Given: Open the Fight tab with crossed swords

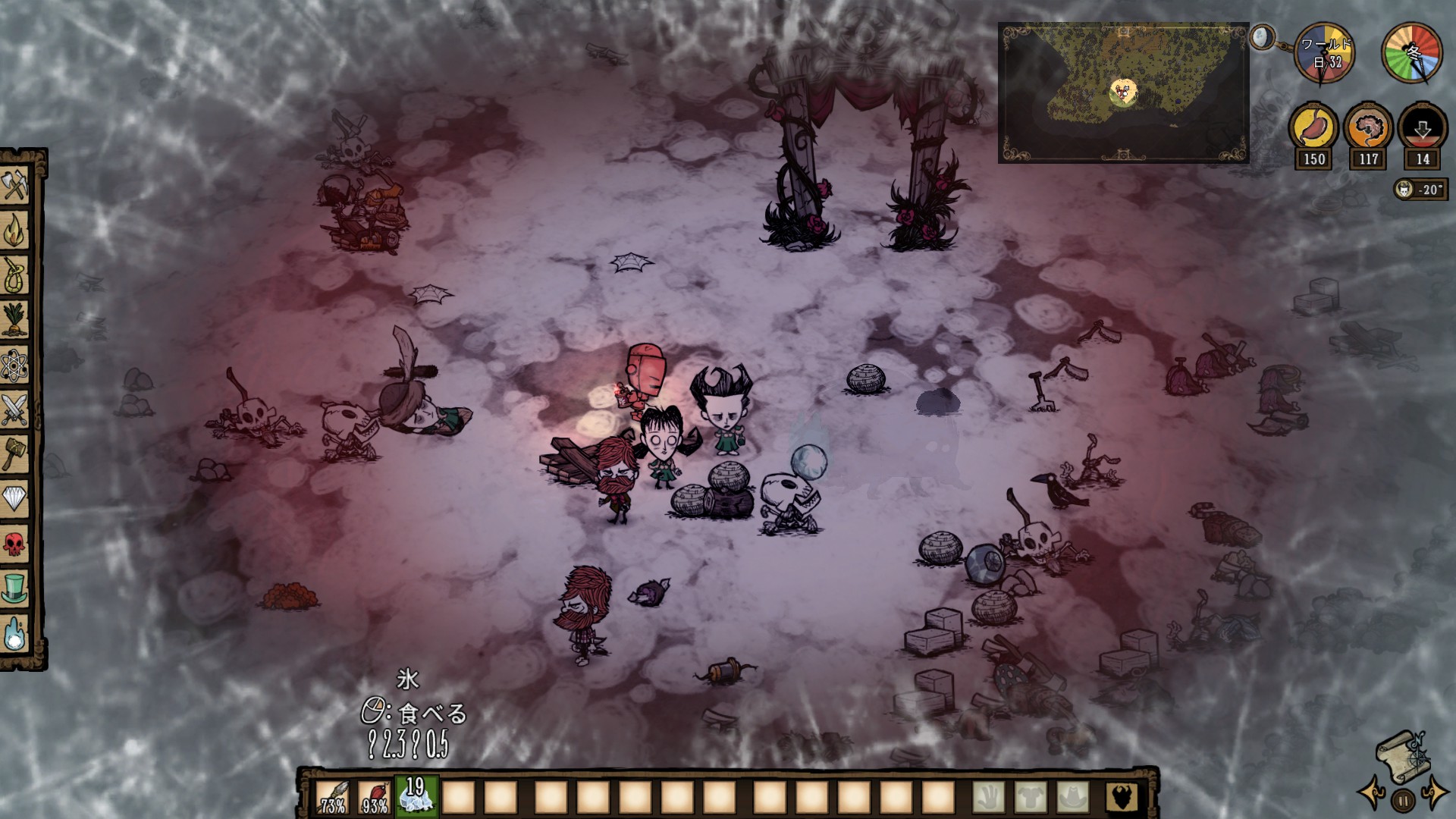Looking at the screenshot, I should tap(15, 410).
